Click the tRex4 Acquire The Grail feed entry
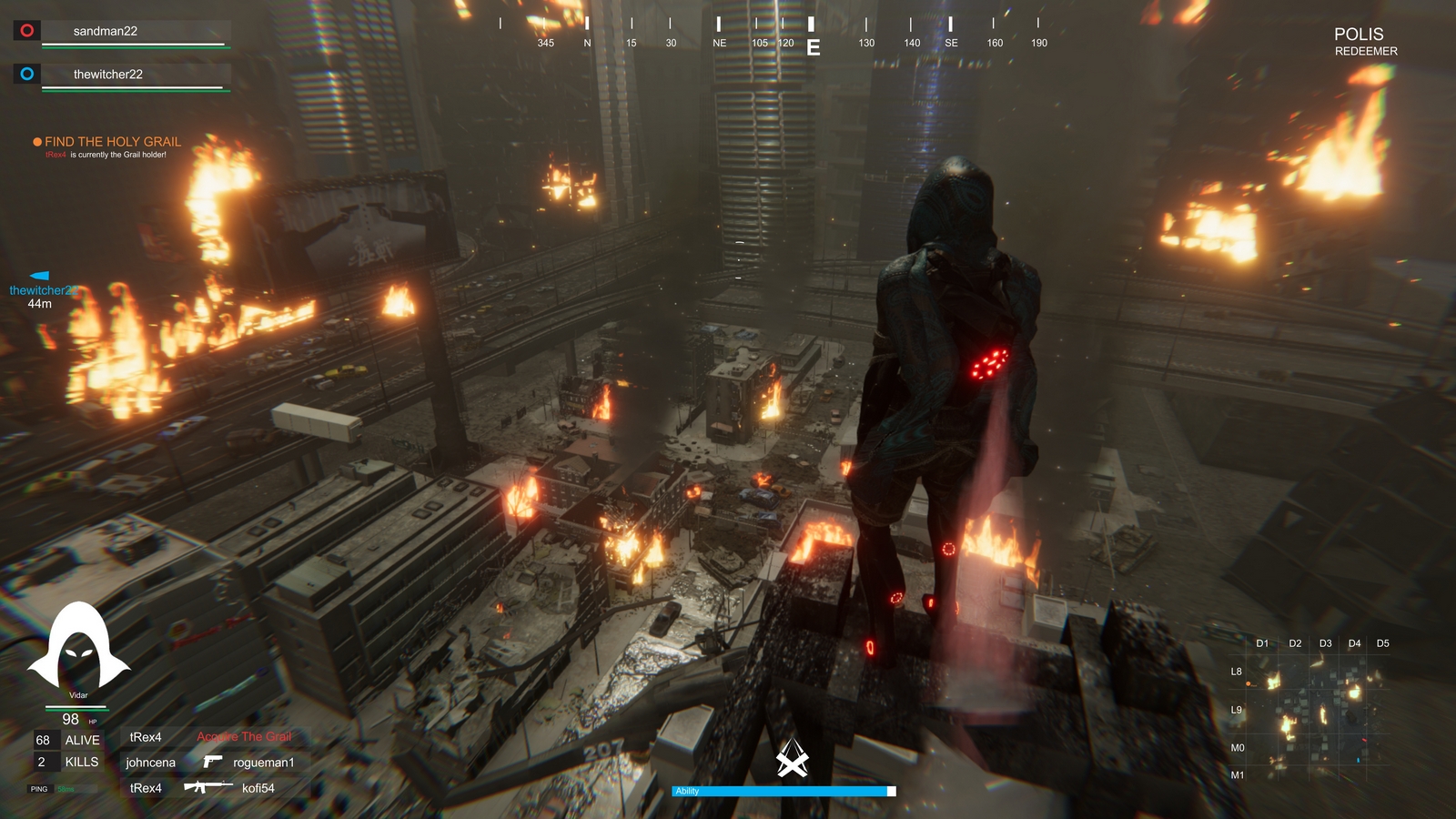 [210, 737]
